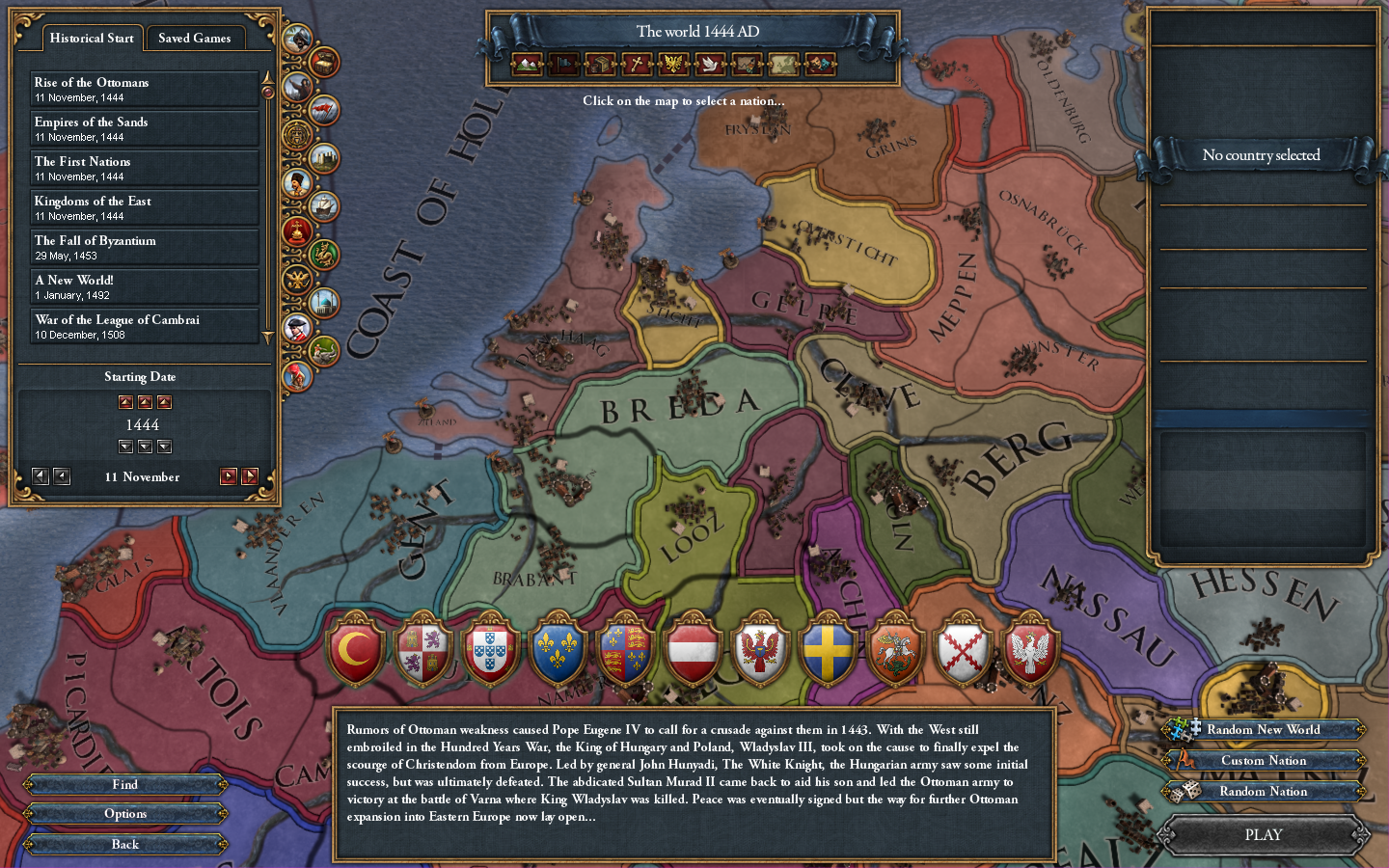Viewport: 1389px width, 868px height.
Task: Click Random New World
Action: 1264,730
